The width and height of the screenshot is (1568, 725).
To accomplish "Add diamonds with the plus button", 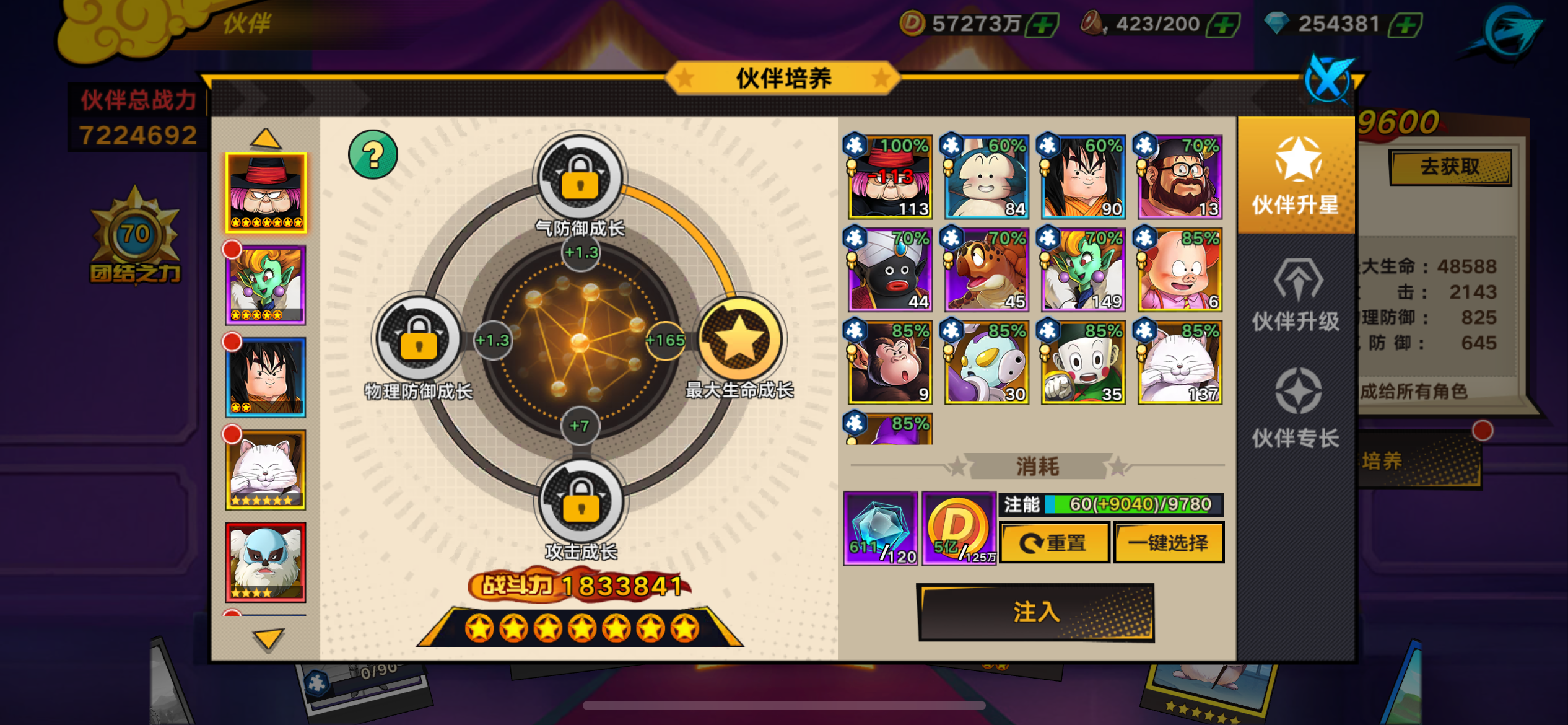I will pyautogui.click(x=1406, y=25).
